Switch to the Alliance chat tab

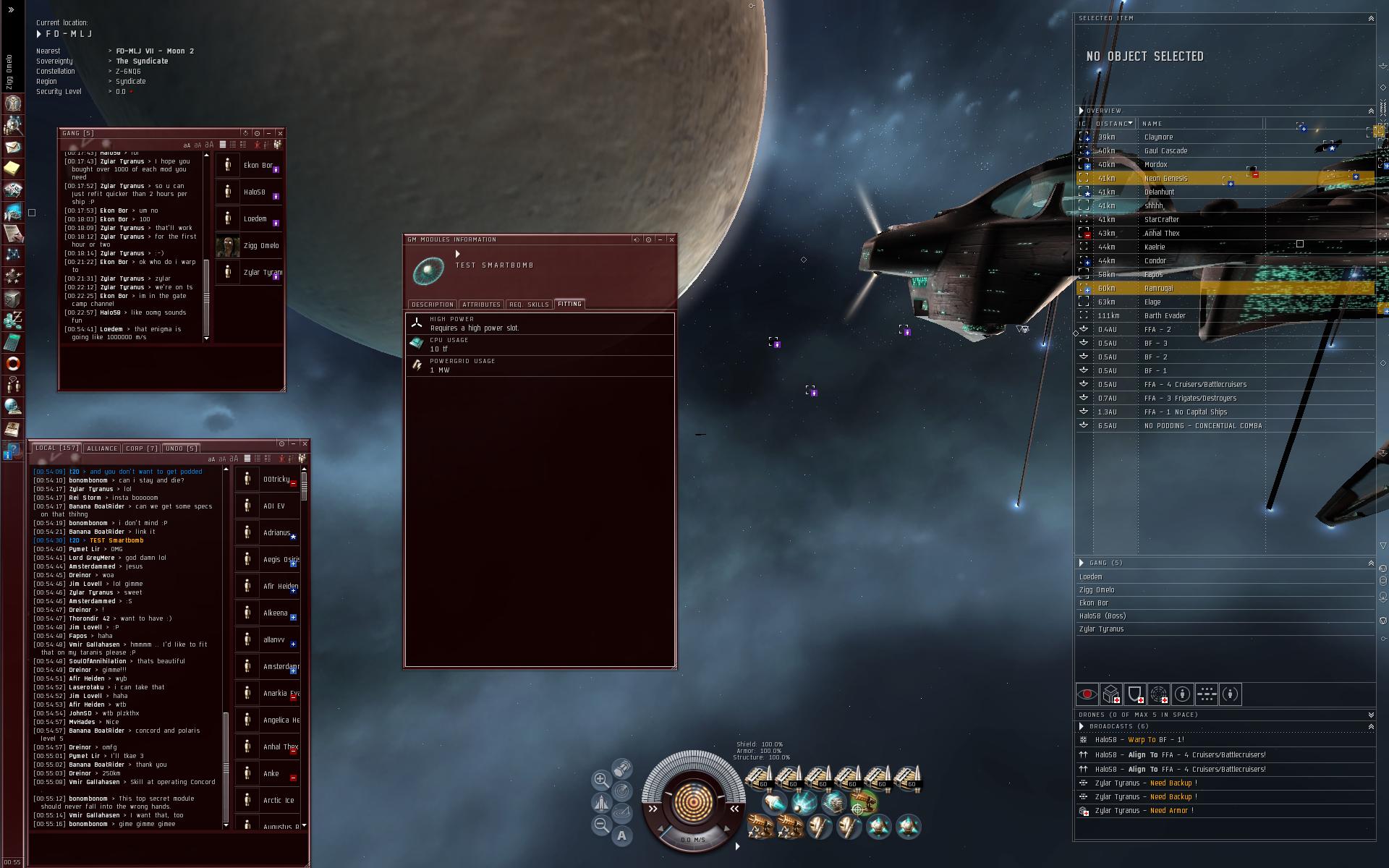pos(102,448)
